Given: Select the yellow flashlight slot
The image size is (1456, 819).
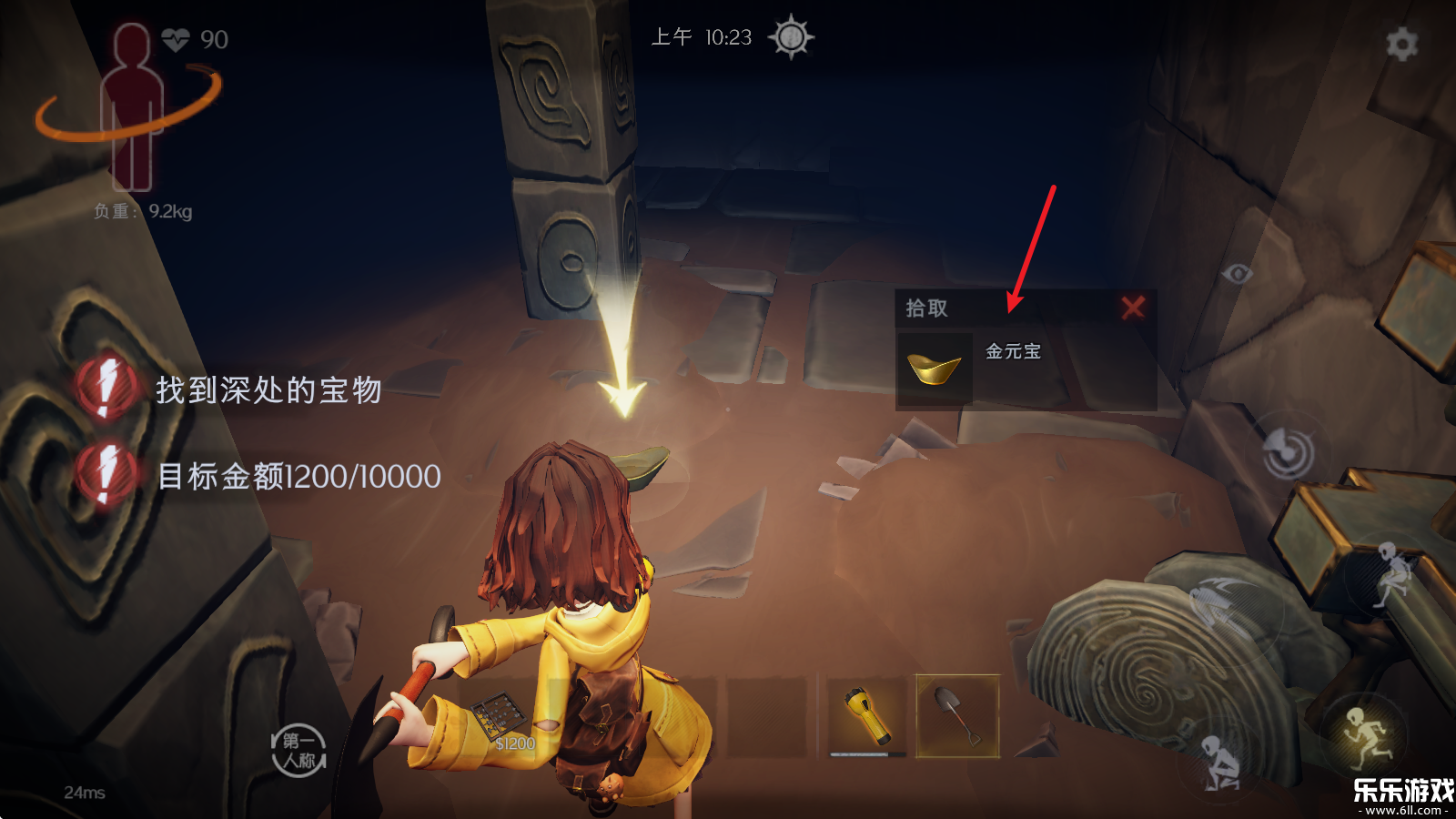Looking at the screenshot, I should 866,716.
